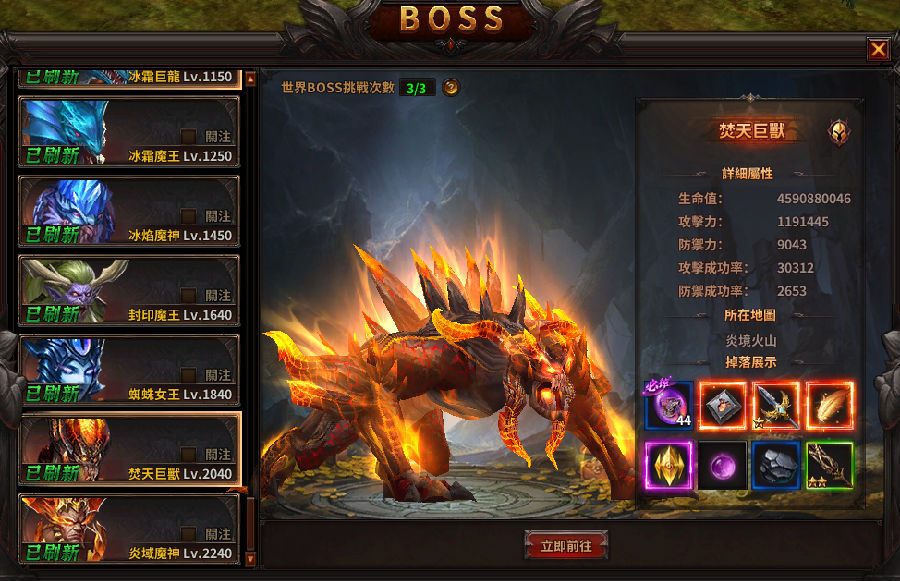Click the round icon beside challenge count 3/3
900x581 pixels.
(x=451, y=87)
